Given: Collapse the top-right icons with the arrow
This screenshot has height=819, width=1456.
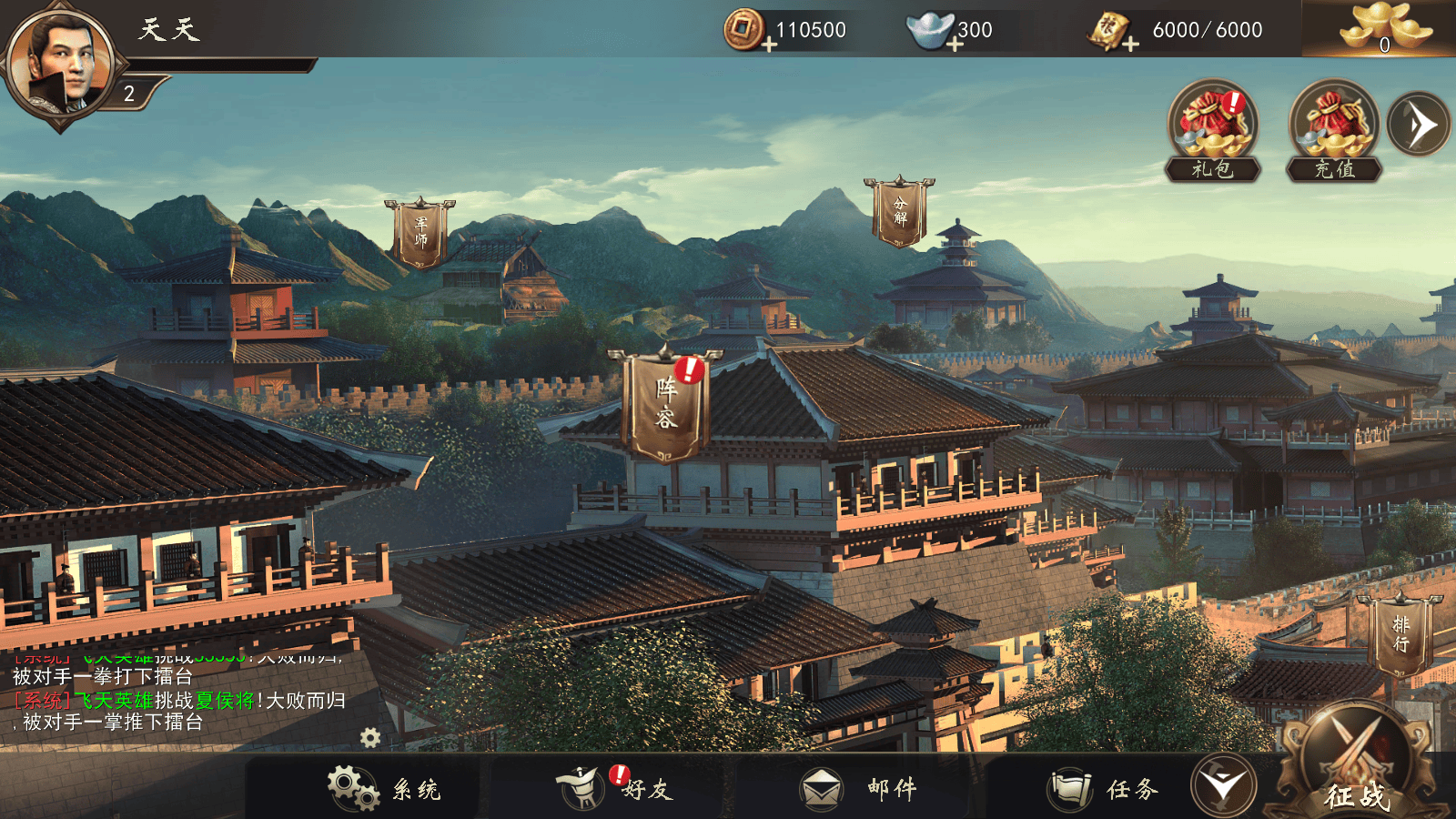Looking at the screenshot, I should (1418, 125).
